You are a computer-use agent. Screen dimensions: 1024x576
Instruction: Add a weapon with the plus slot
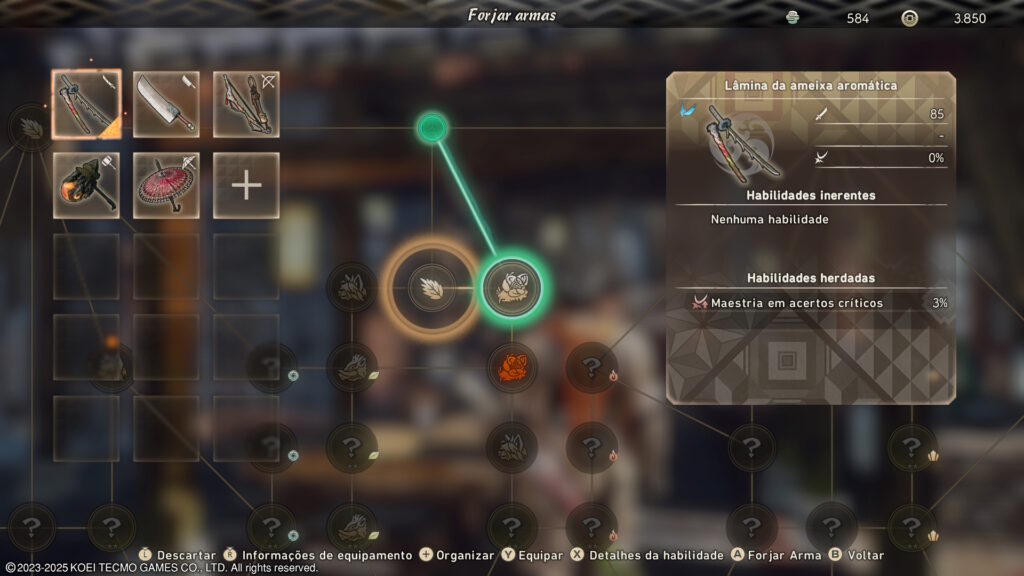click(x=246, y=185)
